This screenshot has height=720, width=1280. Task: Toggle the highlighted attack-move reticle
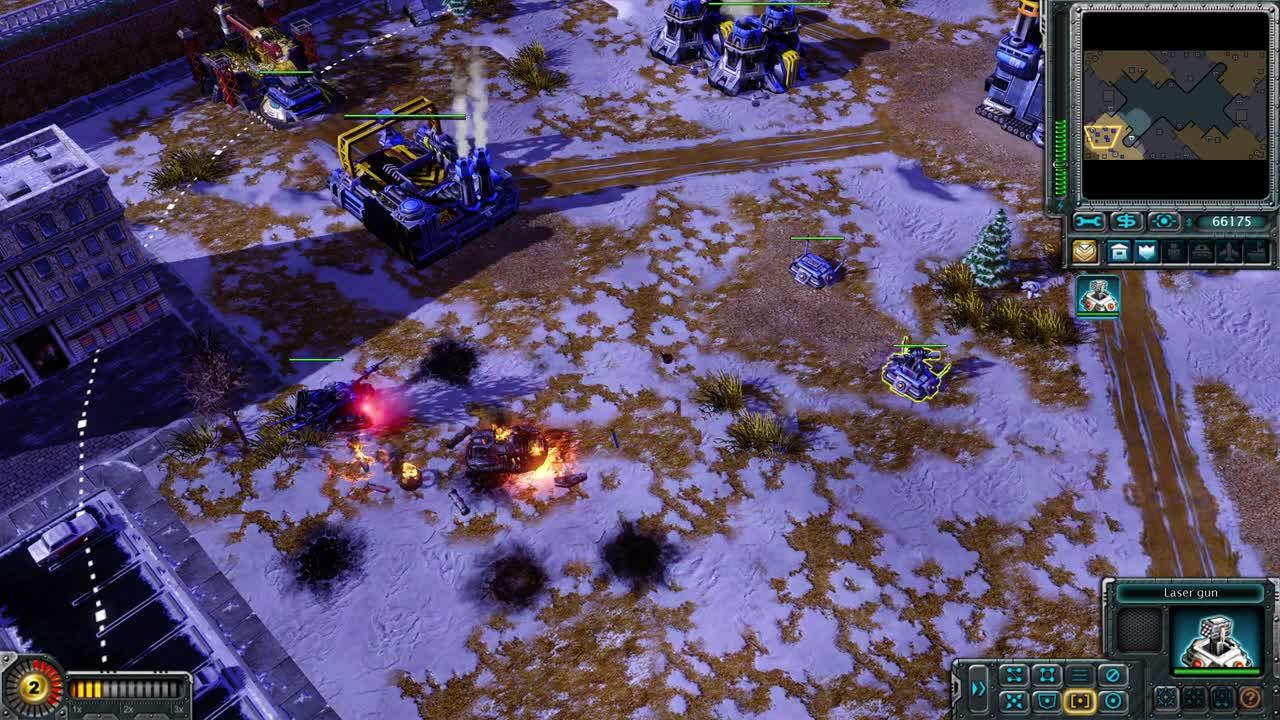(x=1079, y=700)
